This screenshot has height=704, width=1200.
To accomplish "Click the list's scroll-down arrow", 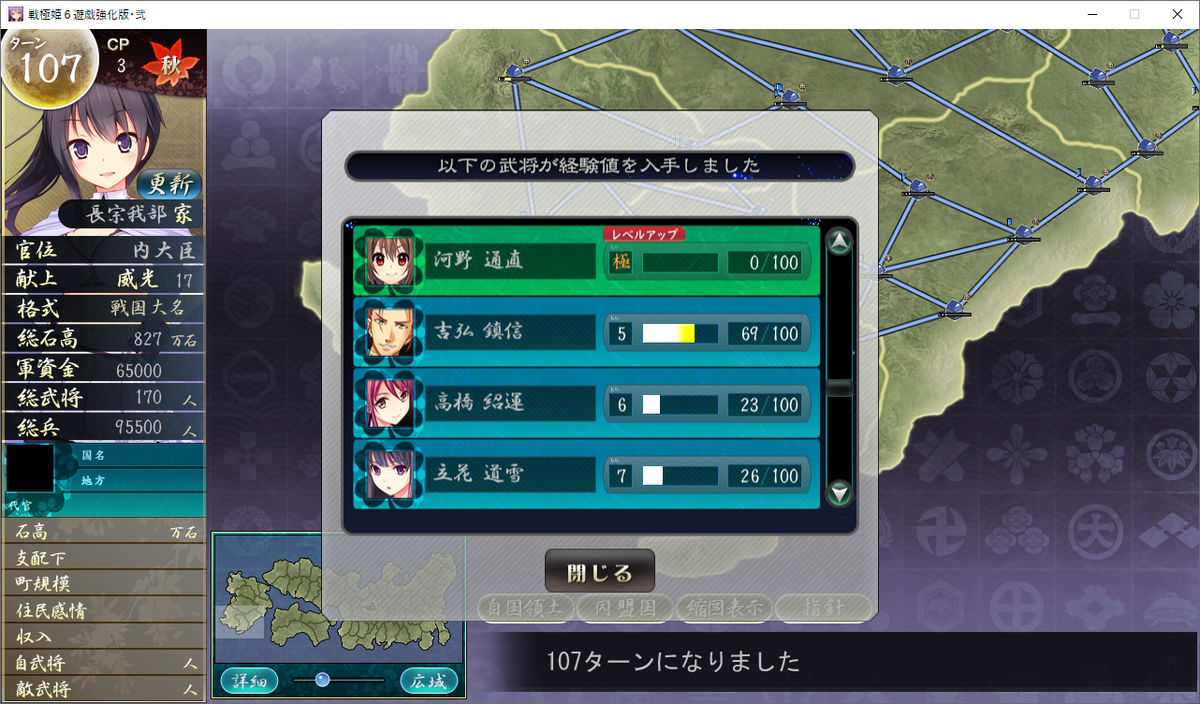I will [x=840, y=492].
